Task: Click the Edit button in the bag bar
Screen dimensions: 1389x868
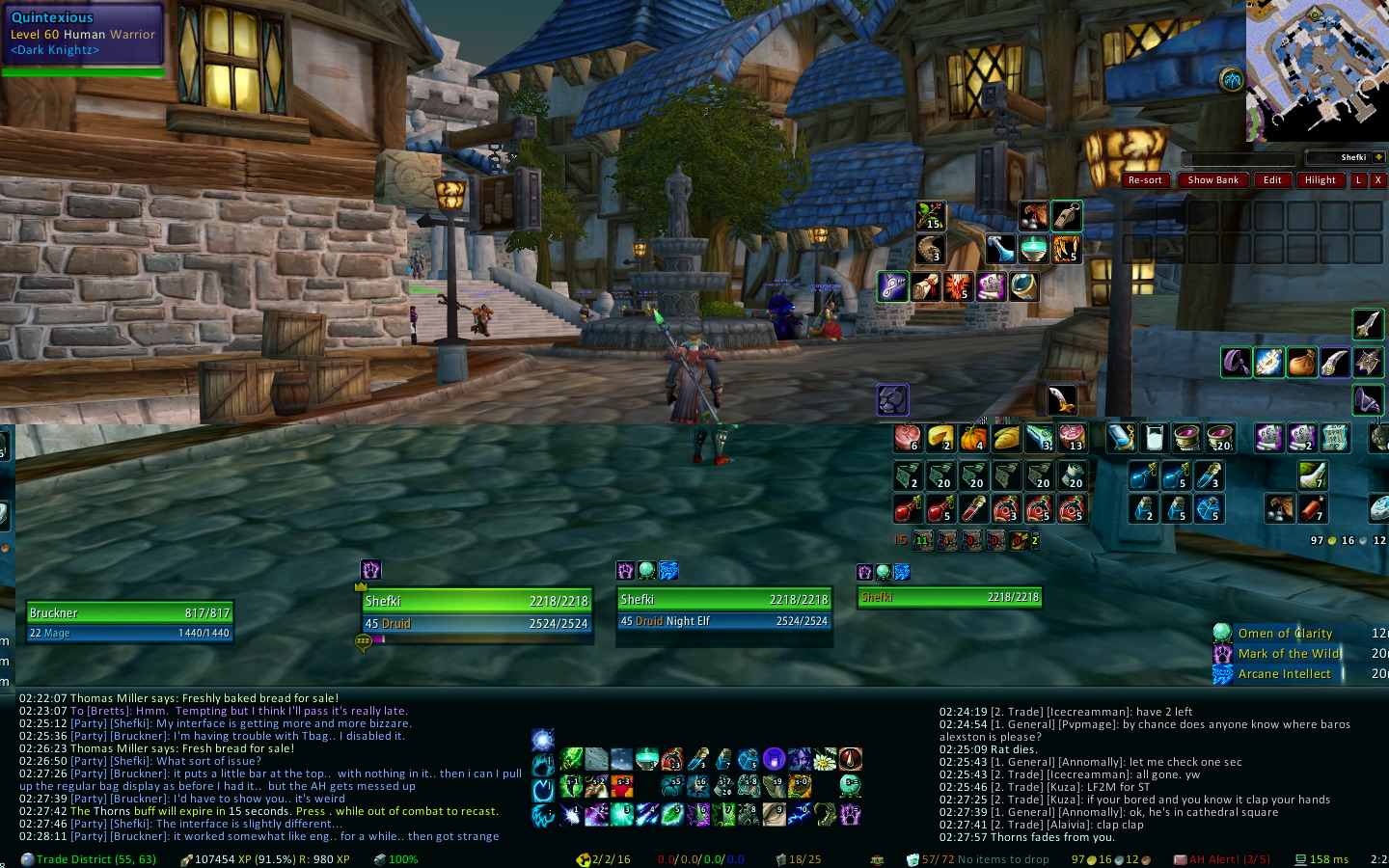Action: (1272, 180)
